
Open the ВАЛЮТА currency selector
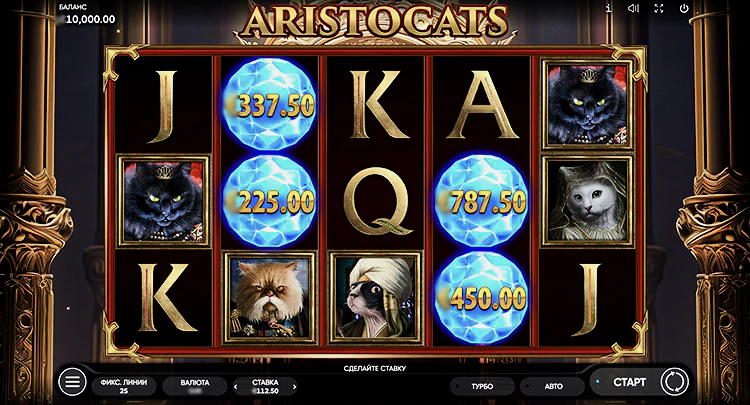click(x=195, y=386)
